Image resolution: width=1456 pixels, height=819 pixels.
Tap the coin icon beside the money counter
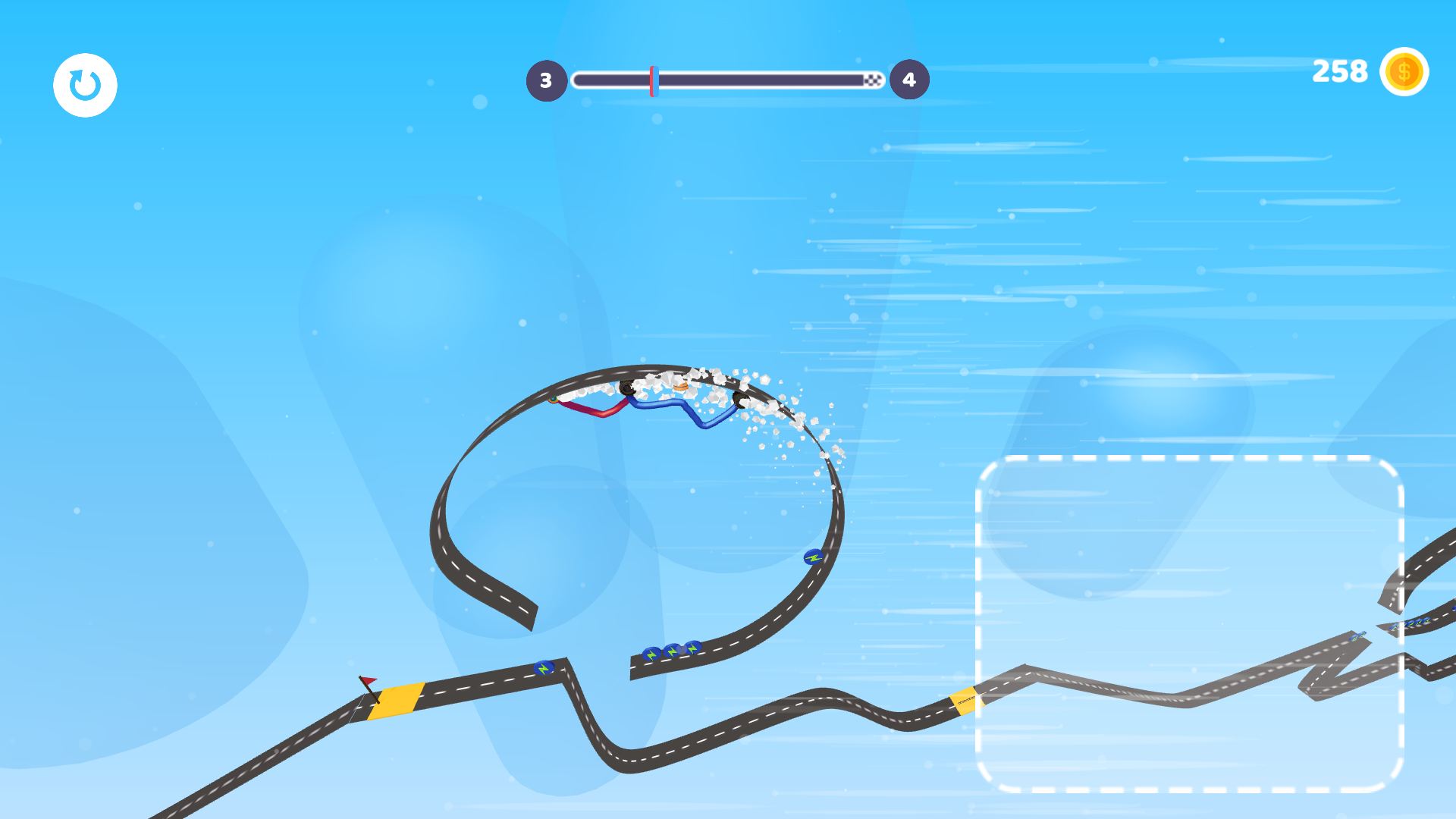click(1404, 72)
